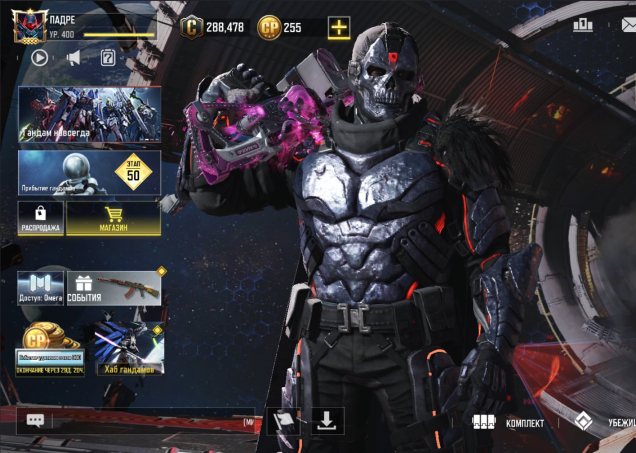Open the Прибытие гандамов Этап 50 banner

click(x=89, y=172)
